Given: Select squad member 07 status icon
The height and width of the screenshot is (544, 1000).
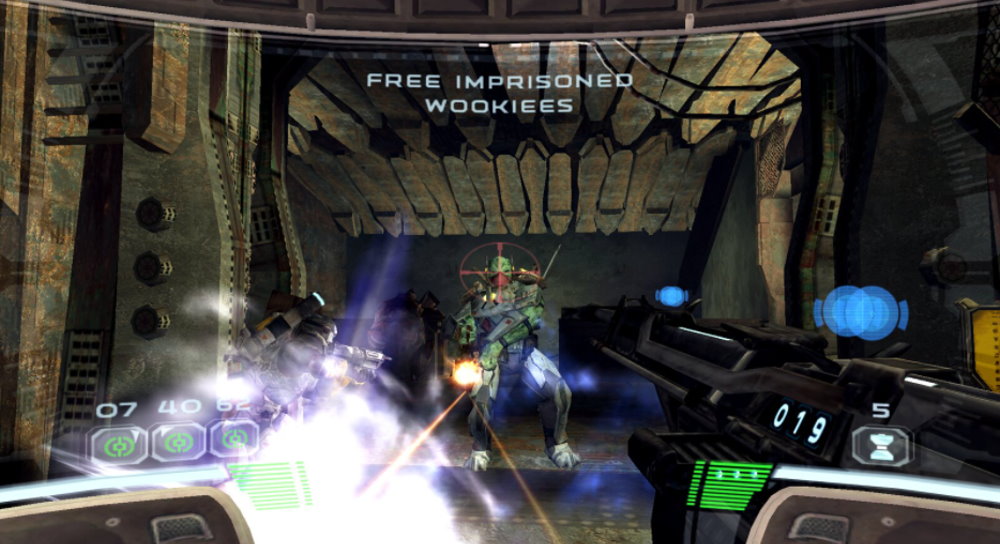Looking at the screenshot, I should click(120, 442).
